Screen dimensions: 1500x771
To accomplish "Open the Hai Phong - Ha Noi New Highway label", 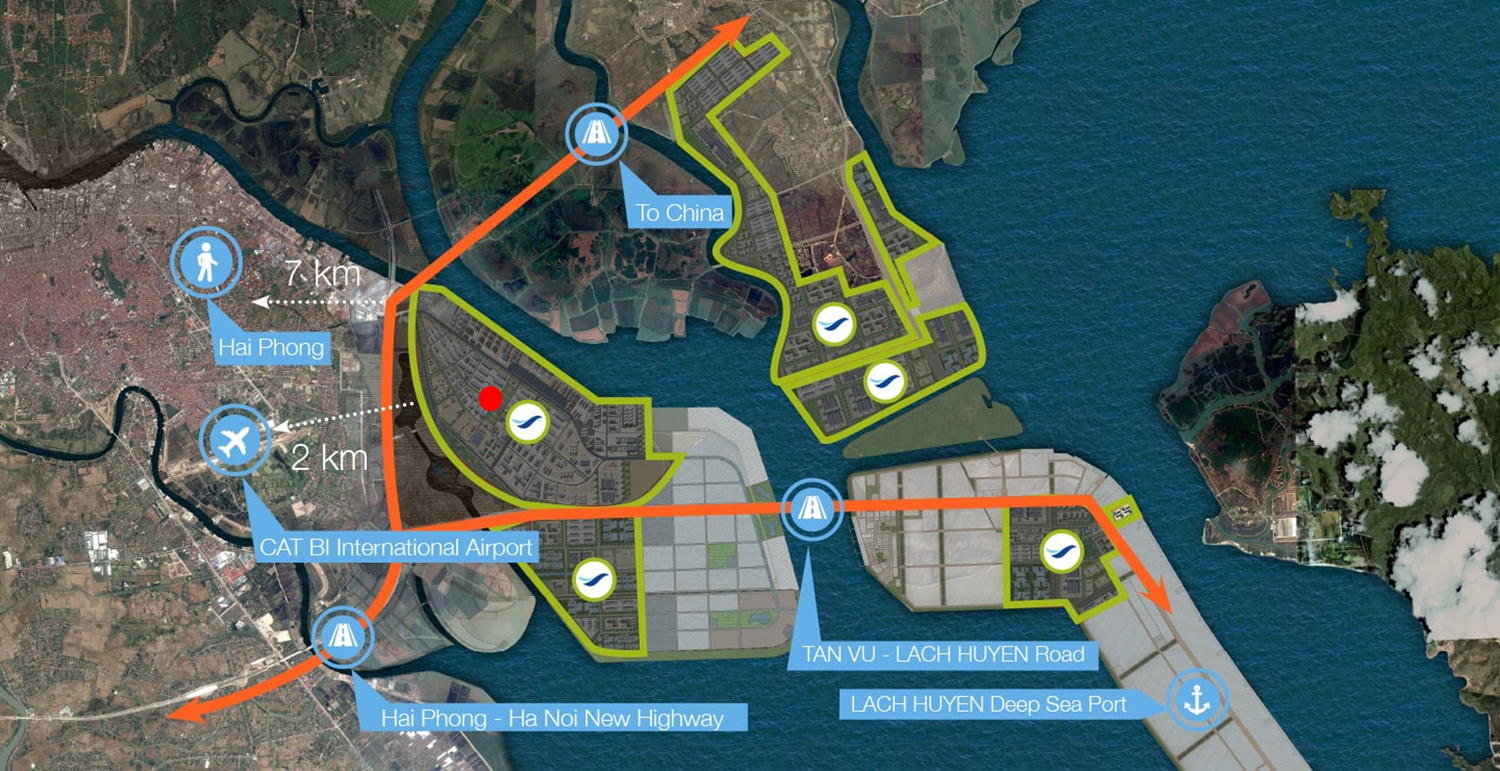I will pyautogui.click(x=552, y=718).
